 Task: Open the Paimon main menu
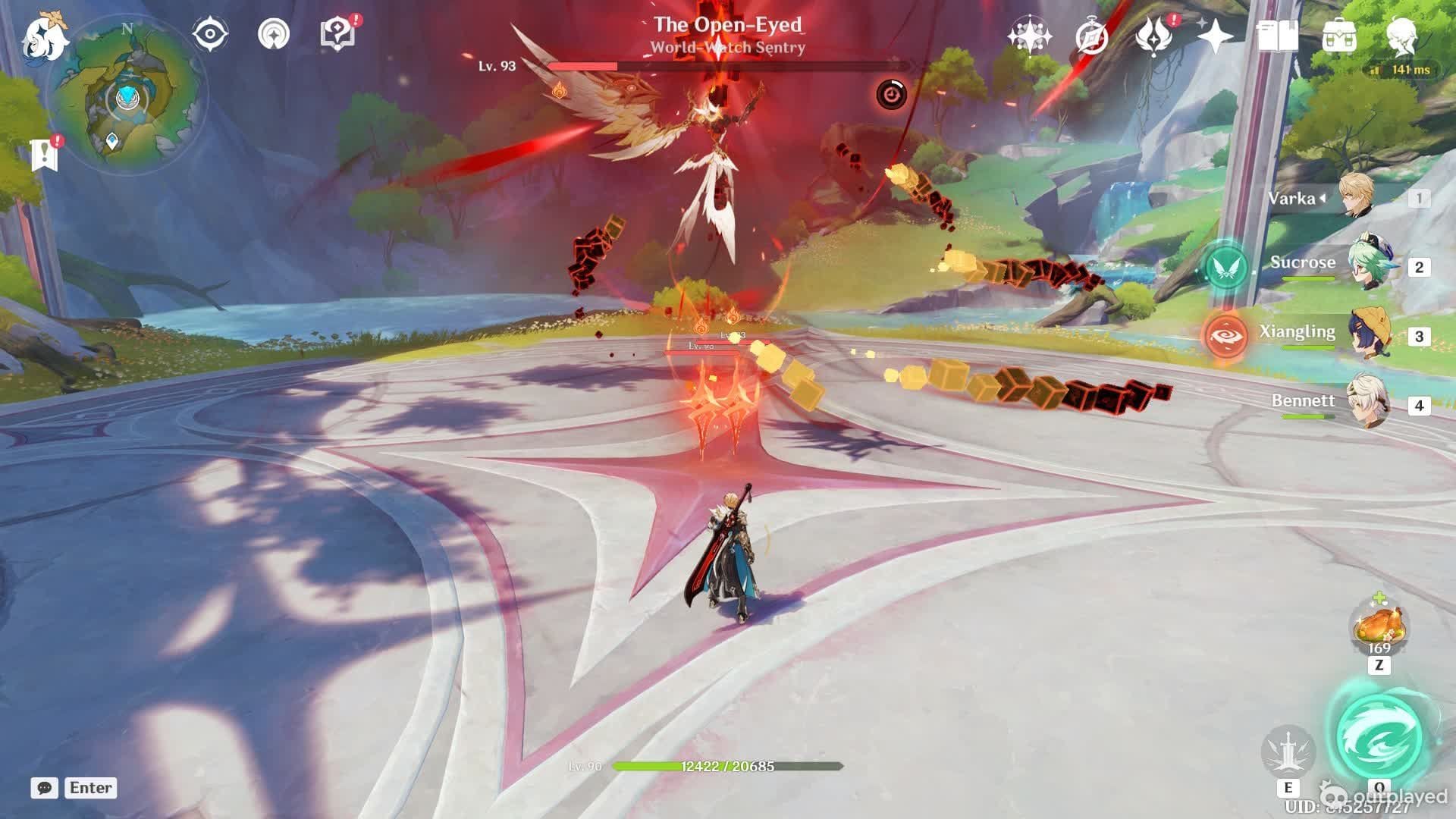[44, 36]
